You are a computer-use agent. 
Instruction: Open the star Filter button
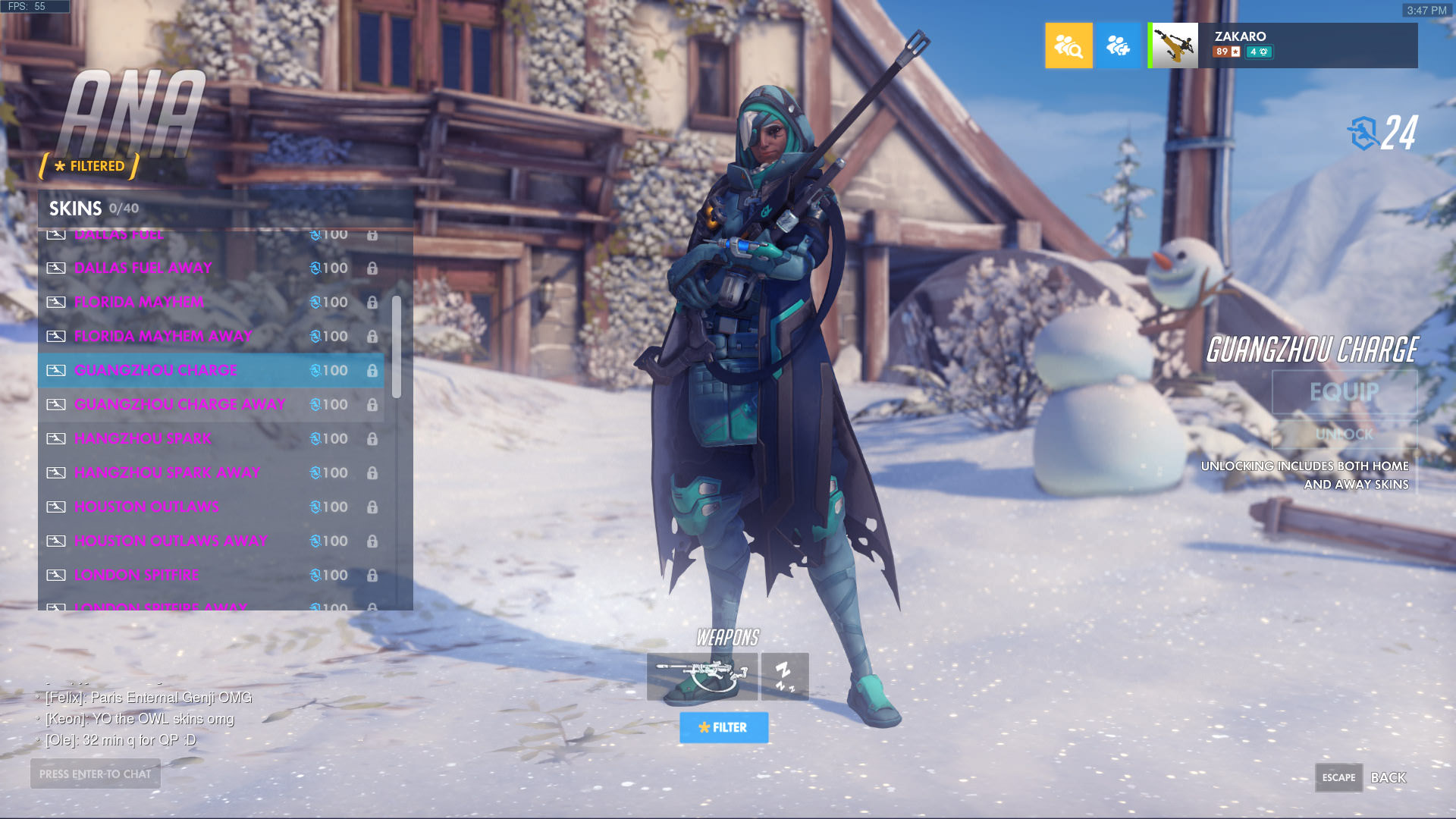click(x=723, y=727)
